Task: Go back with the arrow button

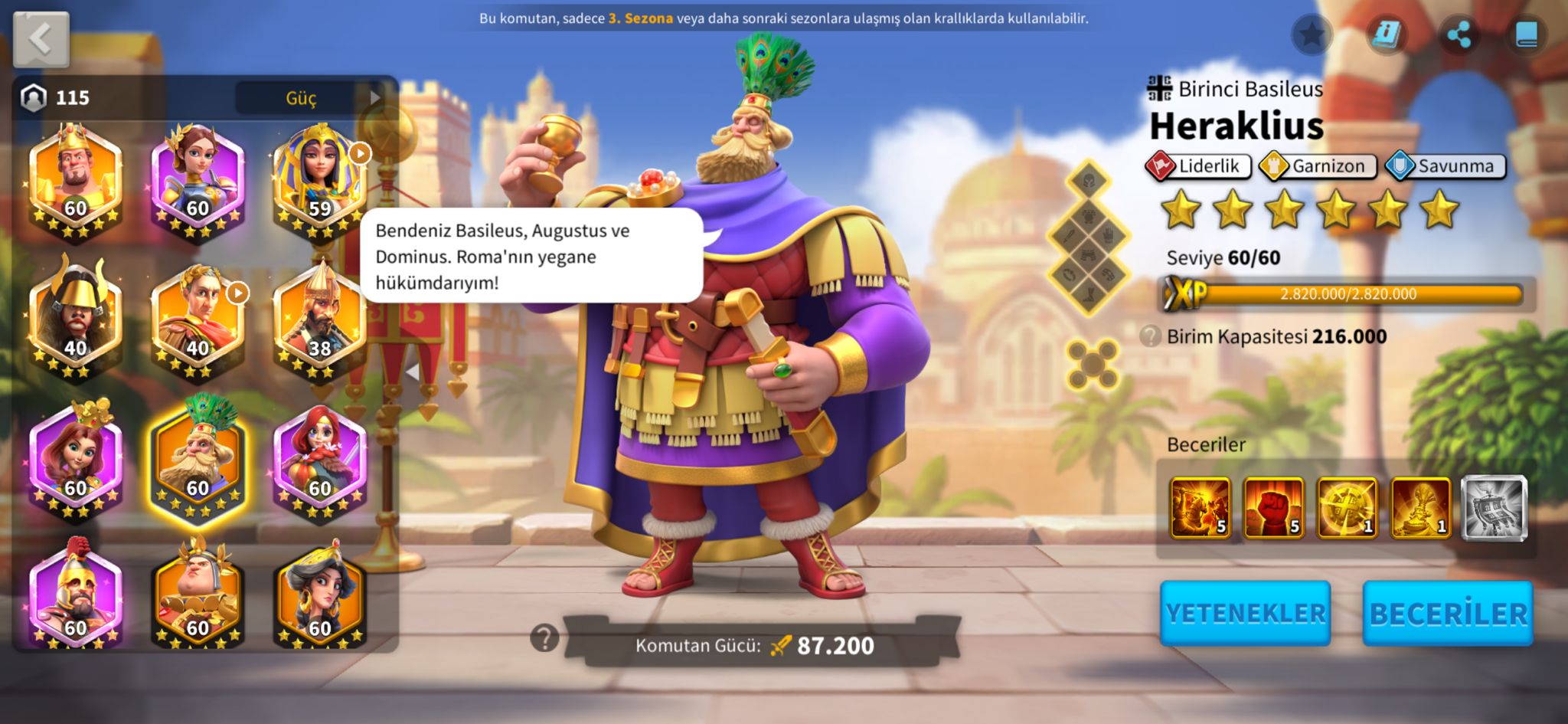Action: [41, 39]
